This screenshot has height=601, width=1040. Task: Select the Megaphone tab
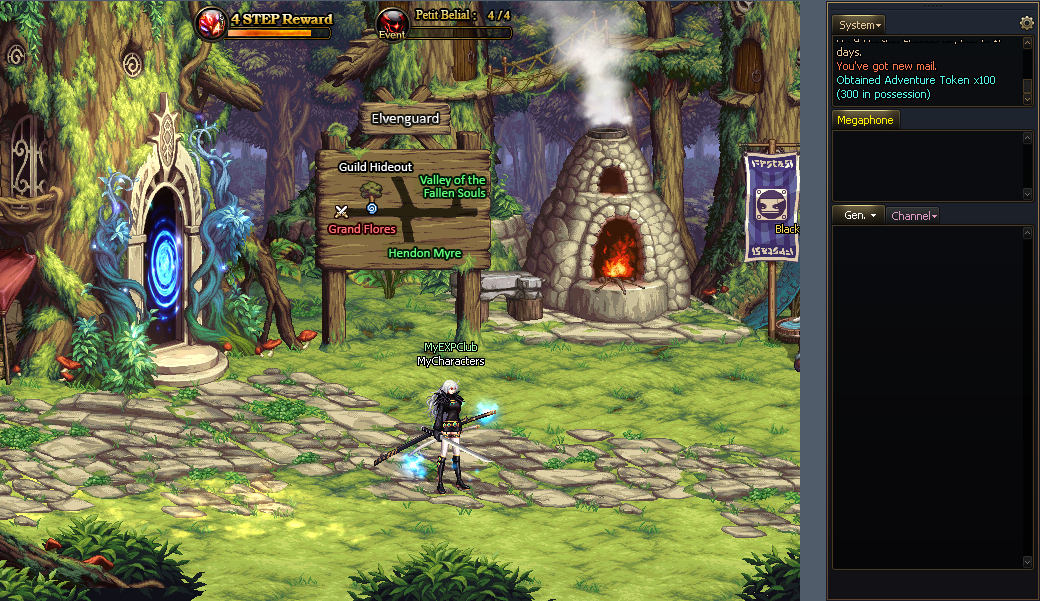coord(865,120)
